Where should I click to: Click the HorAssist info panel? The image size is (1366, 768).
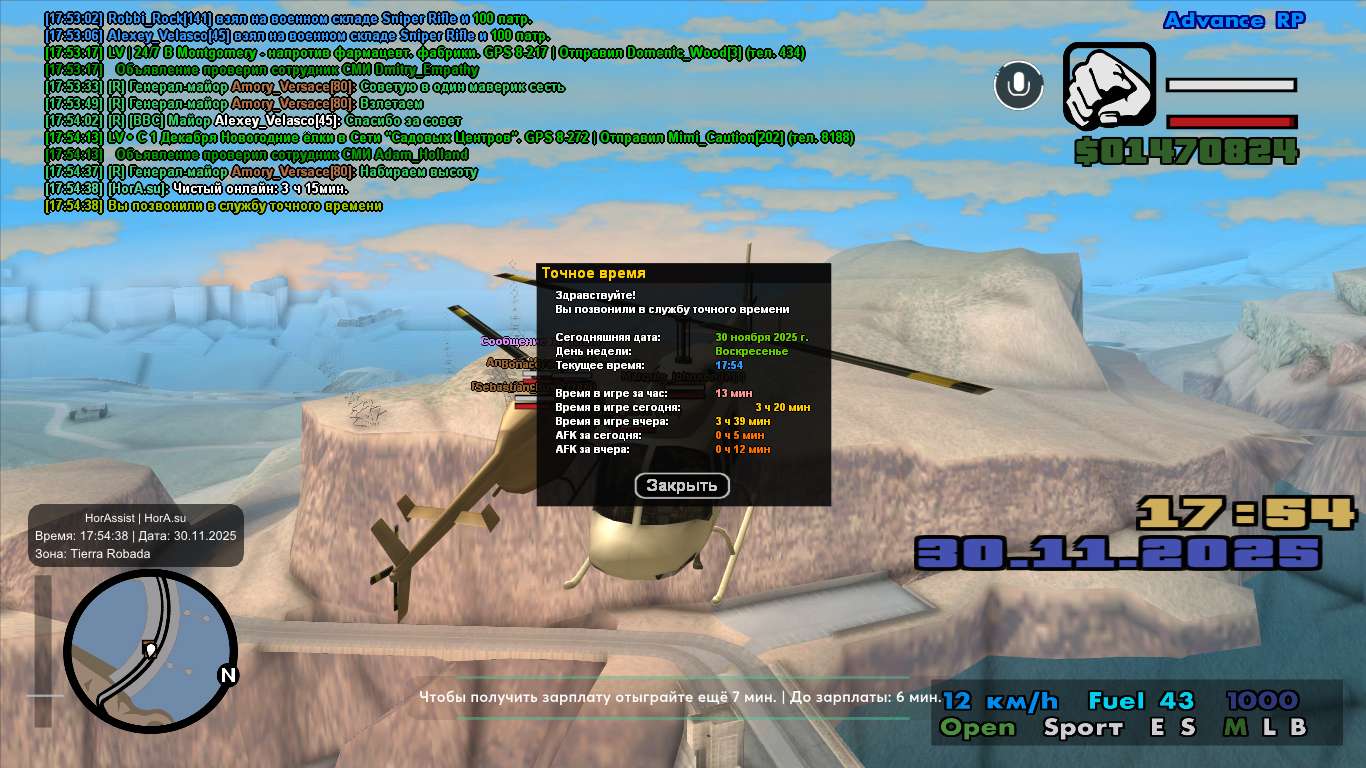coord(136,536)
